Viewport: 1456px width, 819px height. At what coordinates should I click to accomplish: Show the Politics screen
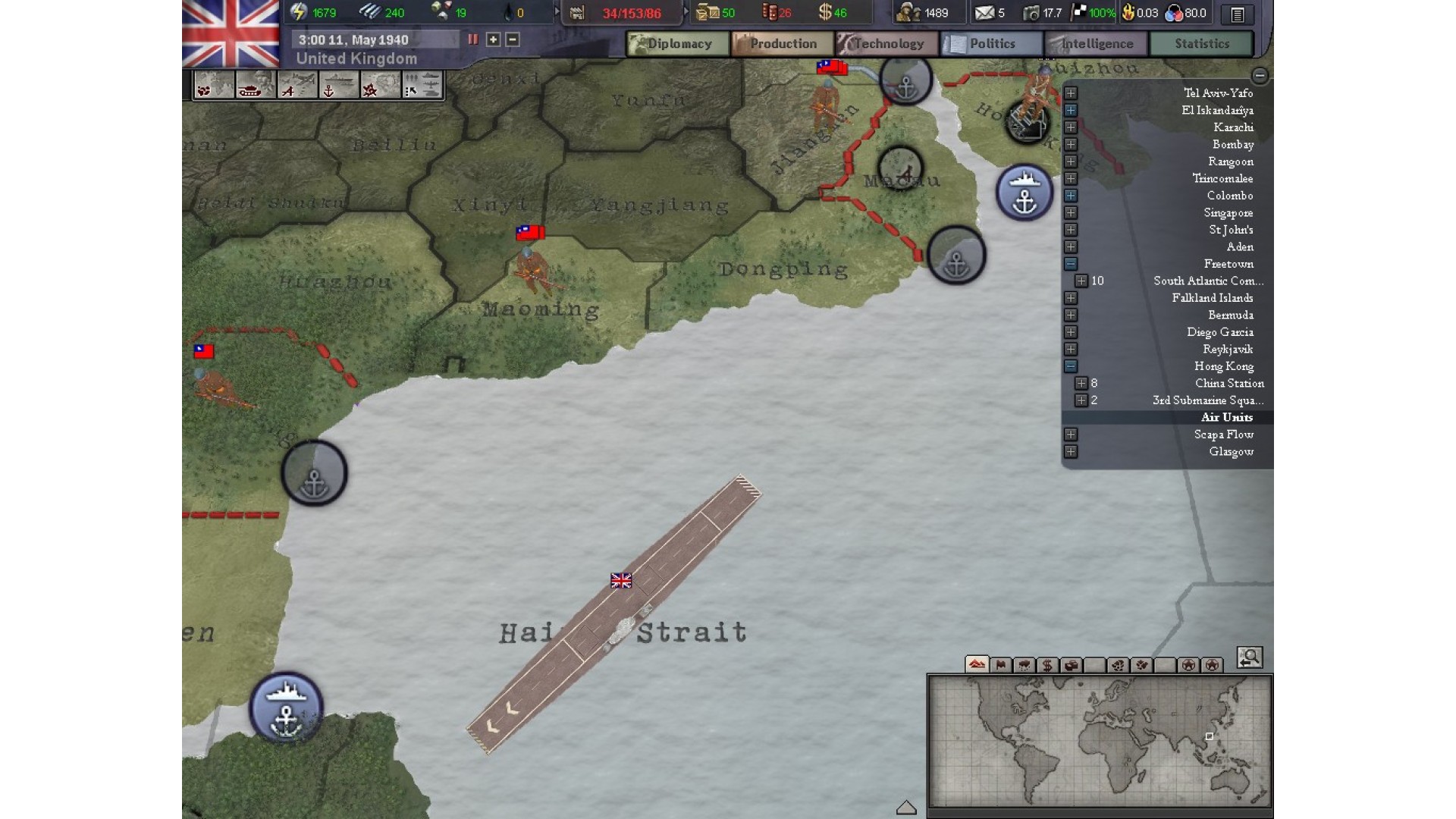[x=992, y=44]
